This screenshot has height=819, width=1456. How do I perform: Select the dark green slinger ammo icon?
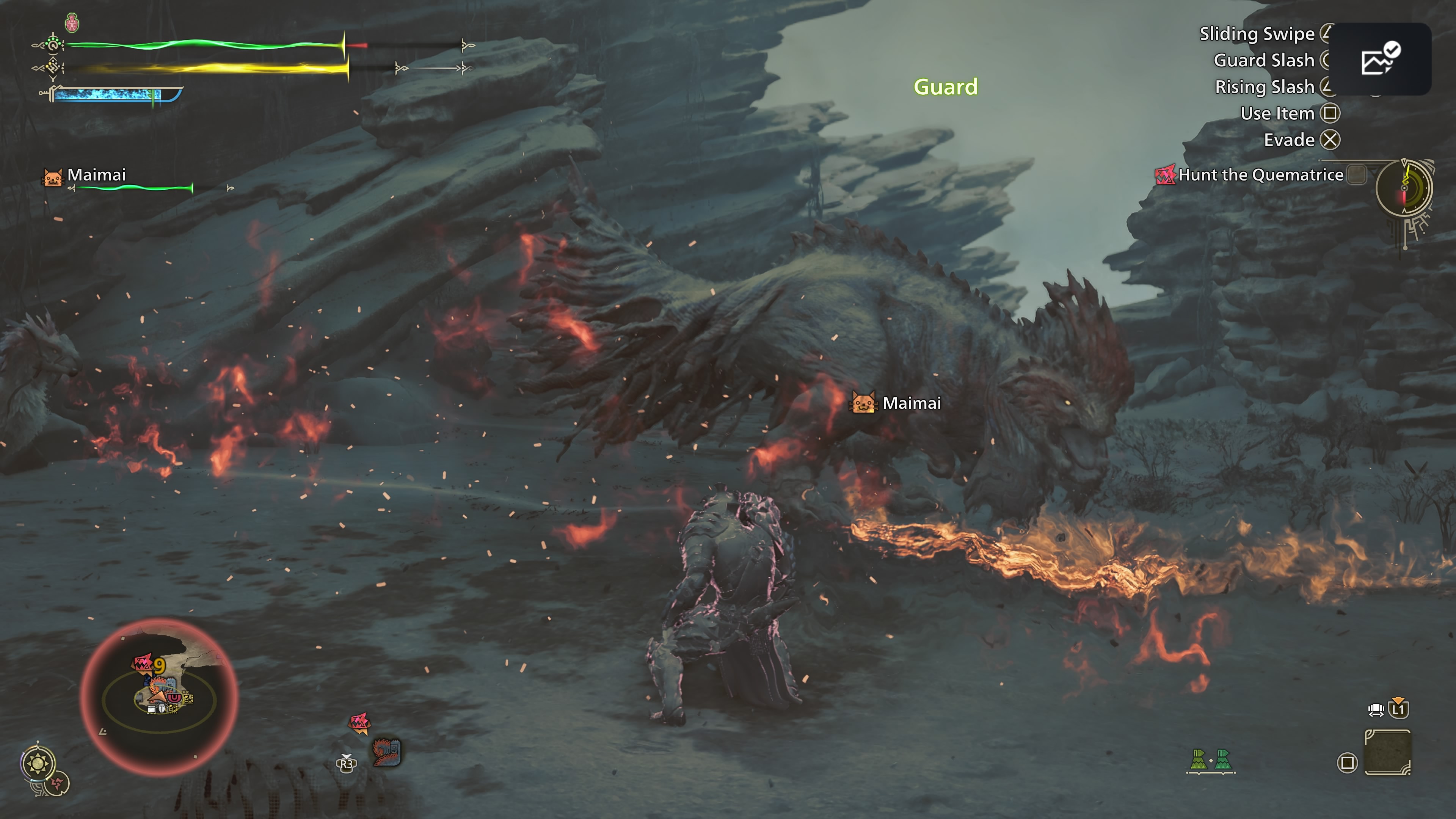1222,759
